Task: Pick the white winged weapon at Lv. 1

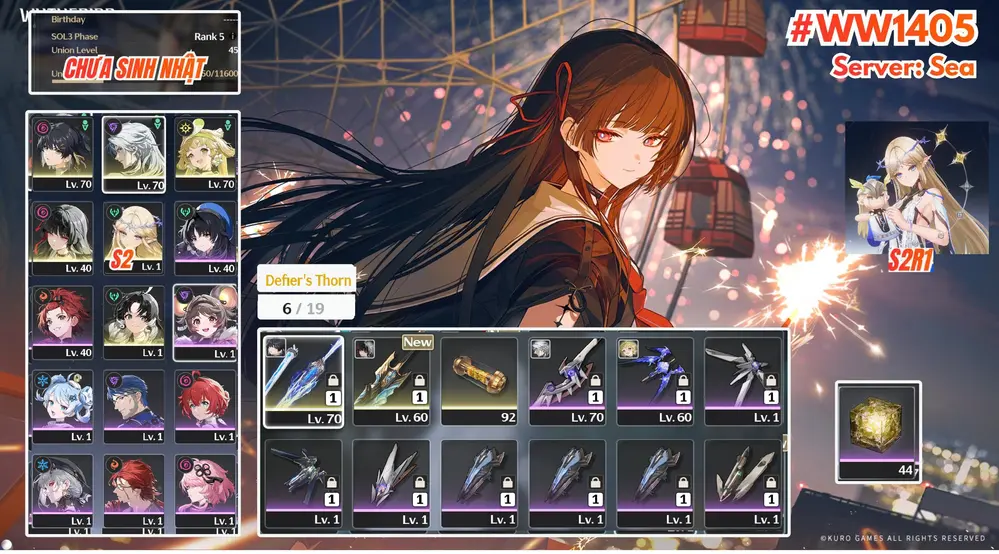Action: click(743, 380)
